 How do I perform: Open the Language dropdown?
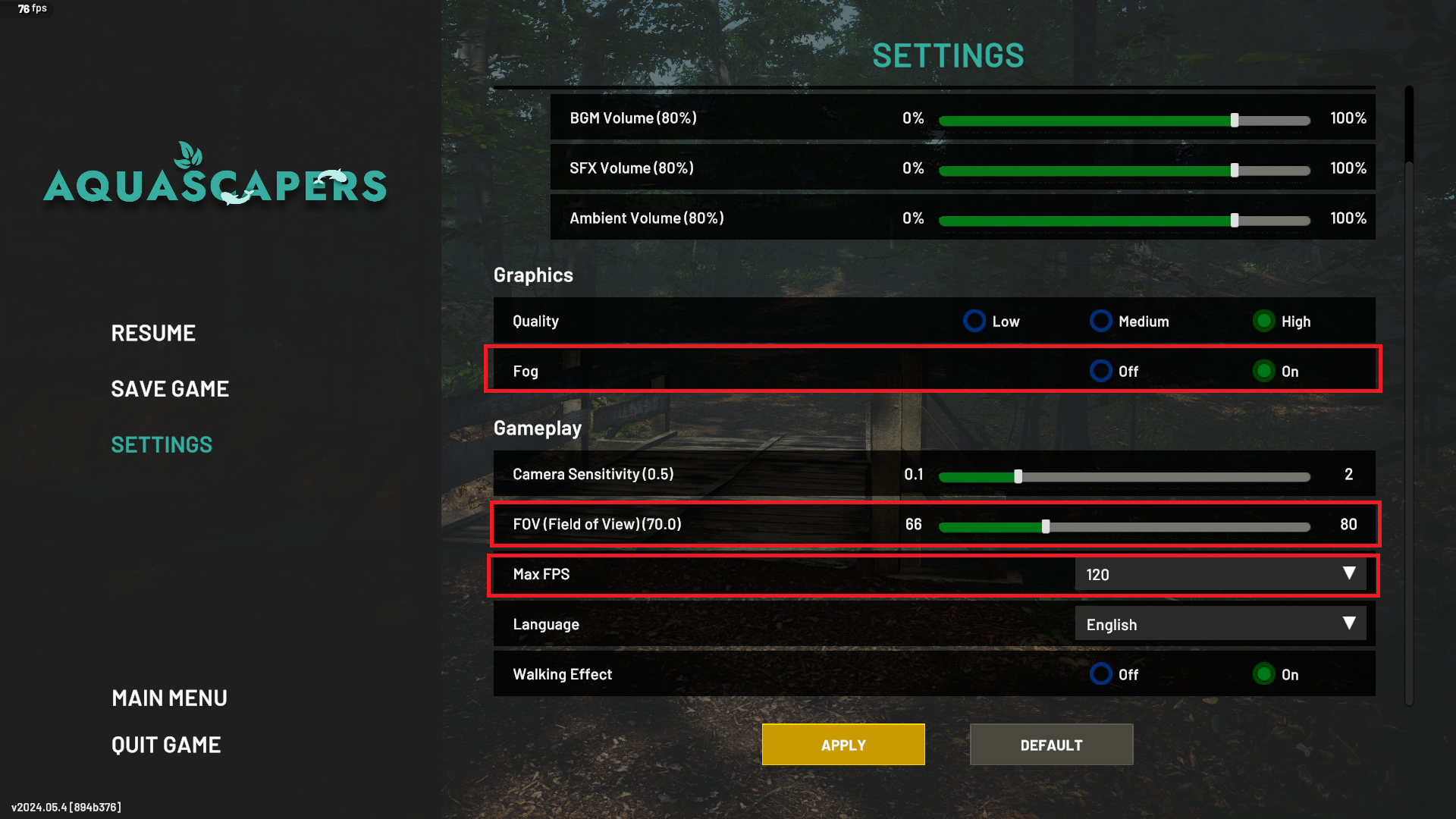[1219, 623]
